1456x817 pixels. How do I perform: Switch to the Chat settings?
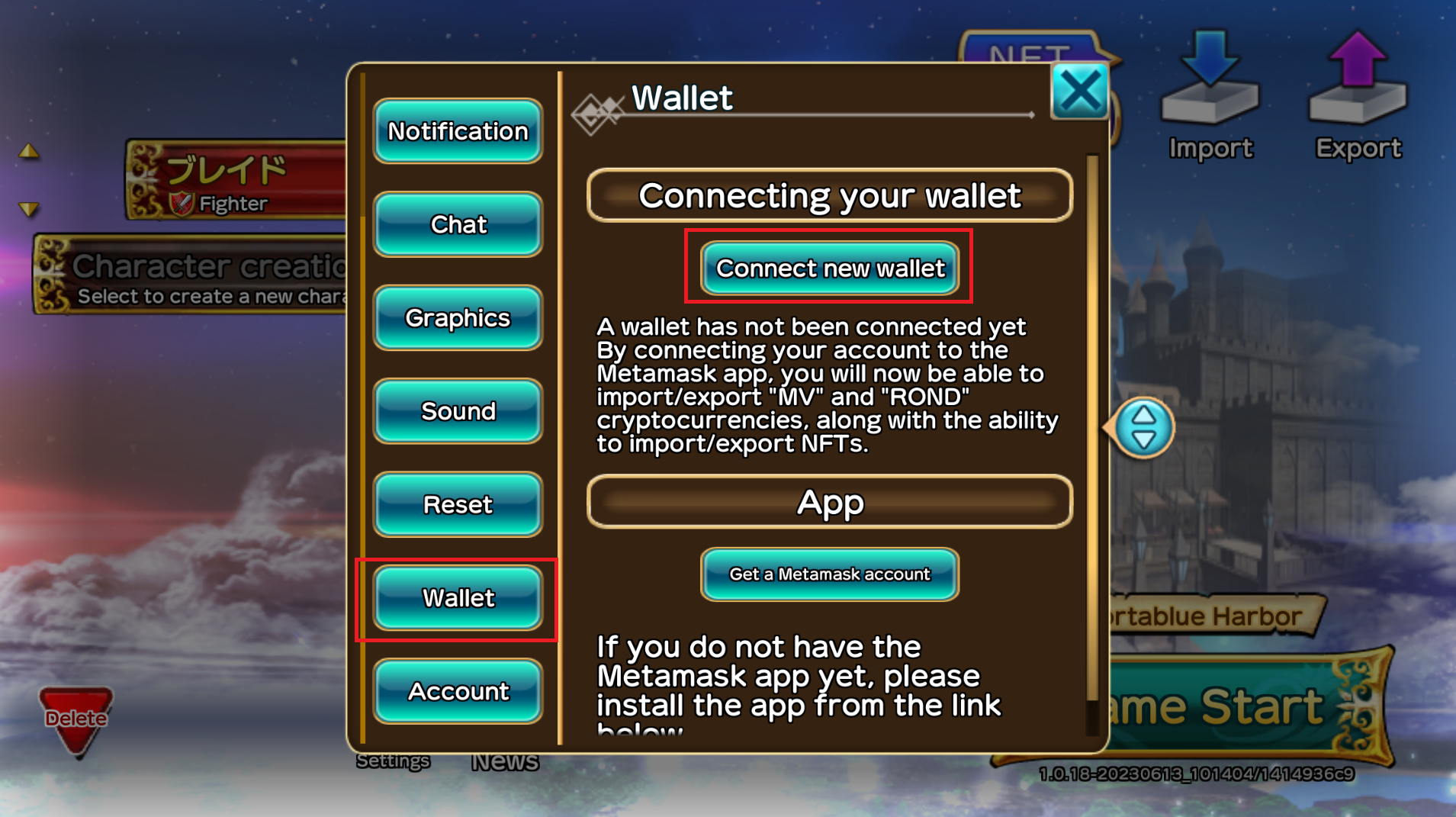click(x=458, y=224)
